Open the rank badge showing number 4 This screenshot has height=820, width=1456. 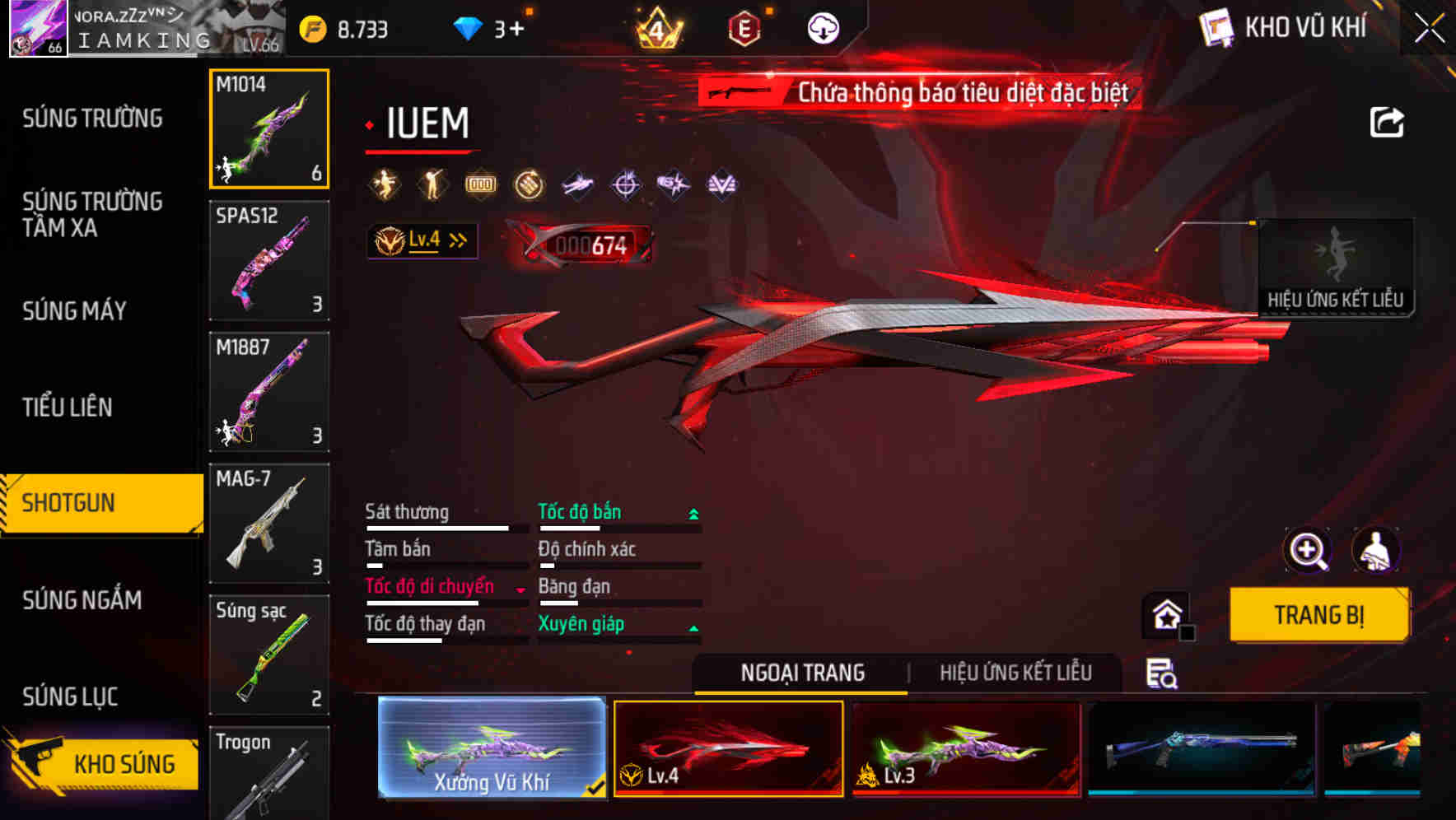click(x=658, y=26)
